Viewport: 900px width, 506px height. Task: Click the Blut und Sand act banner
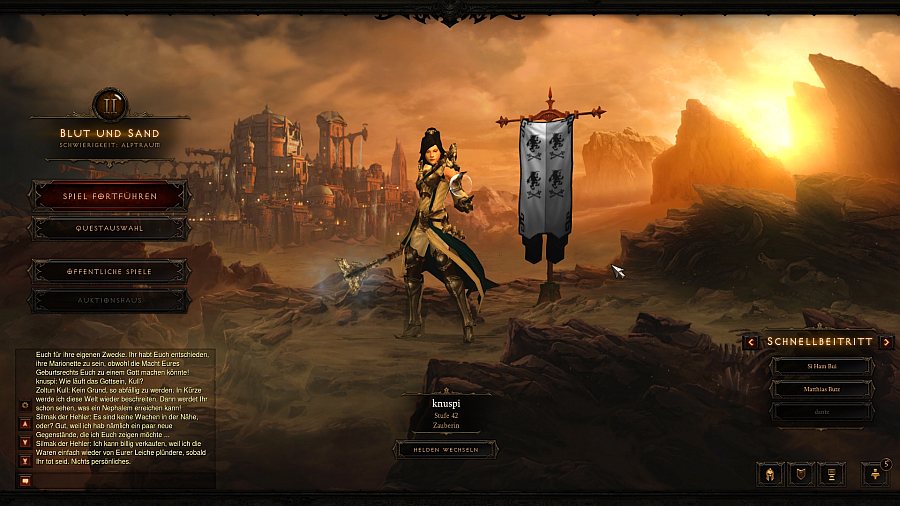[x=109, y=133]
